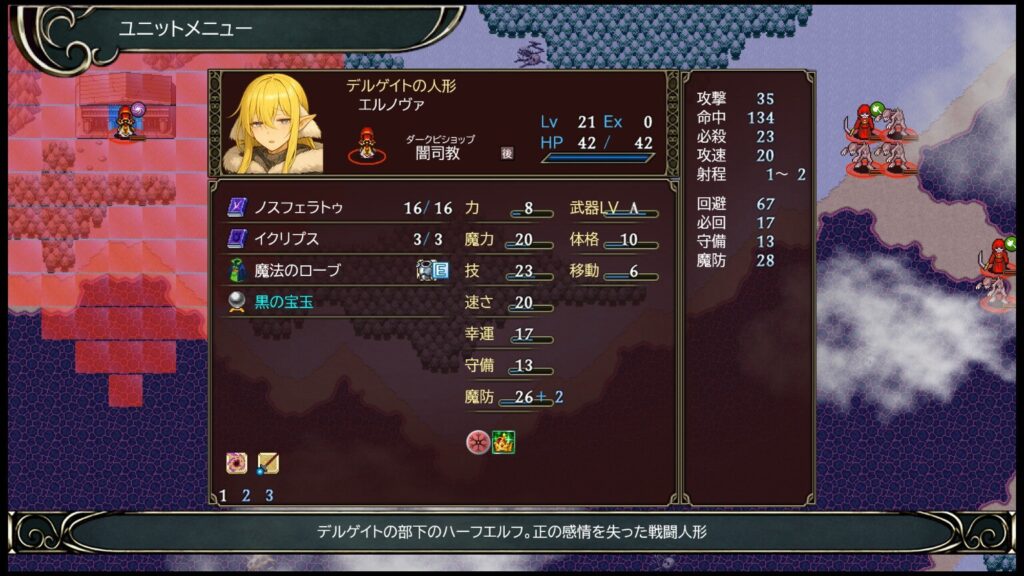Click the red round emblem skill icon
The width and height of the screenshot is (1024, 576).
(478, 441)
